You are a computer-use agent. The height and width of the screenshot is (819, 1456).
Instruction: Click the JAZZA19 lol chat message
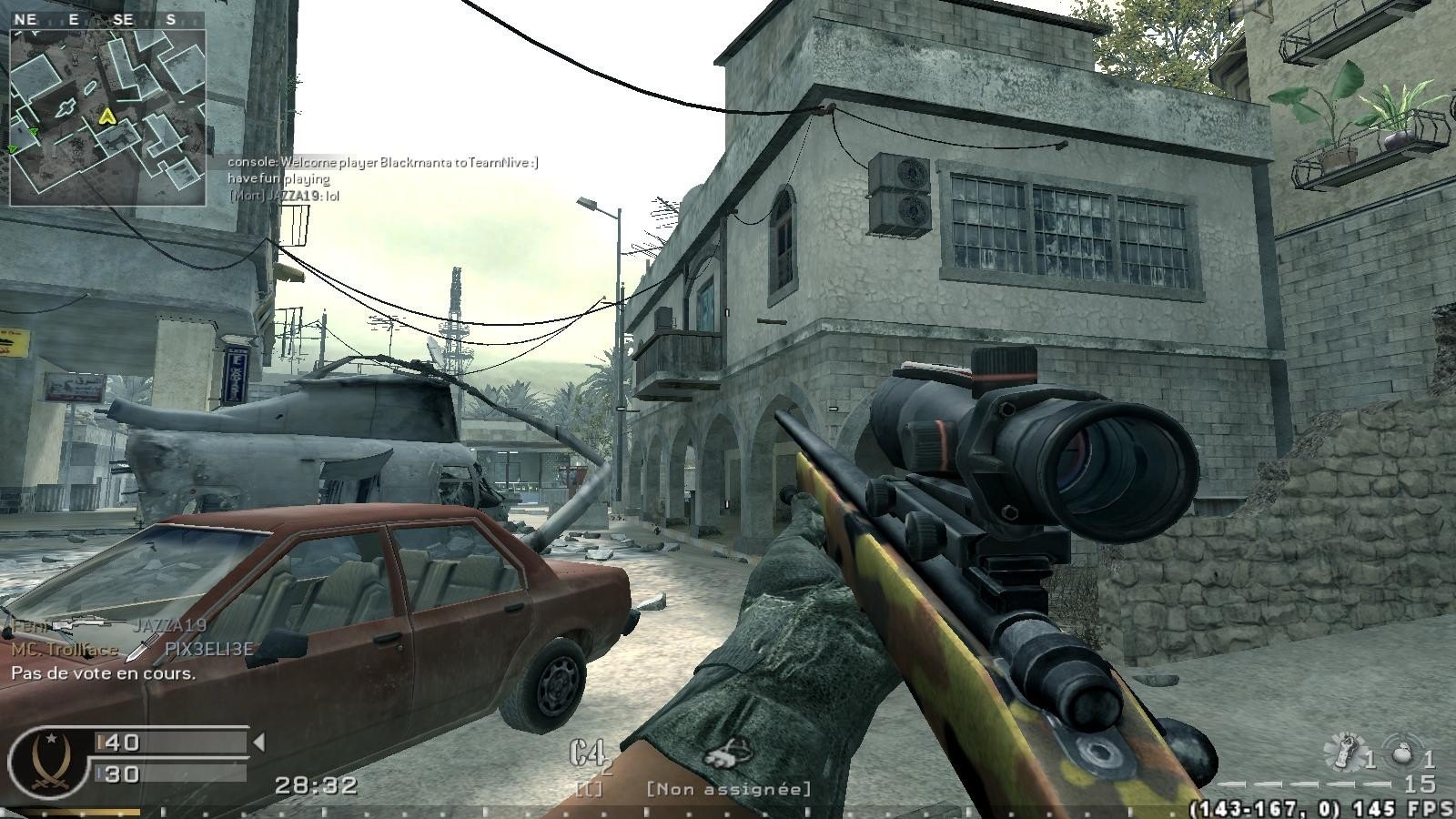click(283, 196)
